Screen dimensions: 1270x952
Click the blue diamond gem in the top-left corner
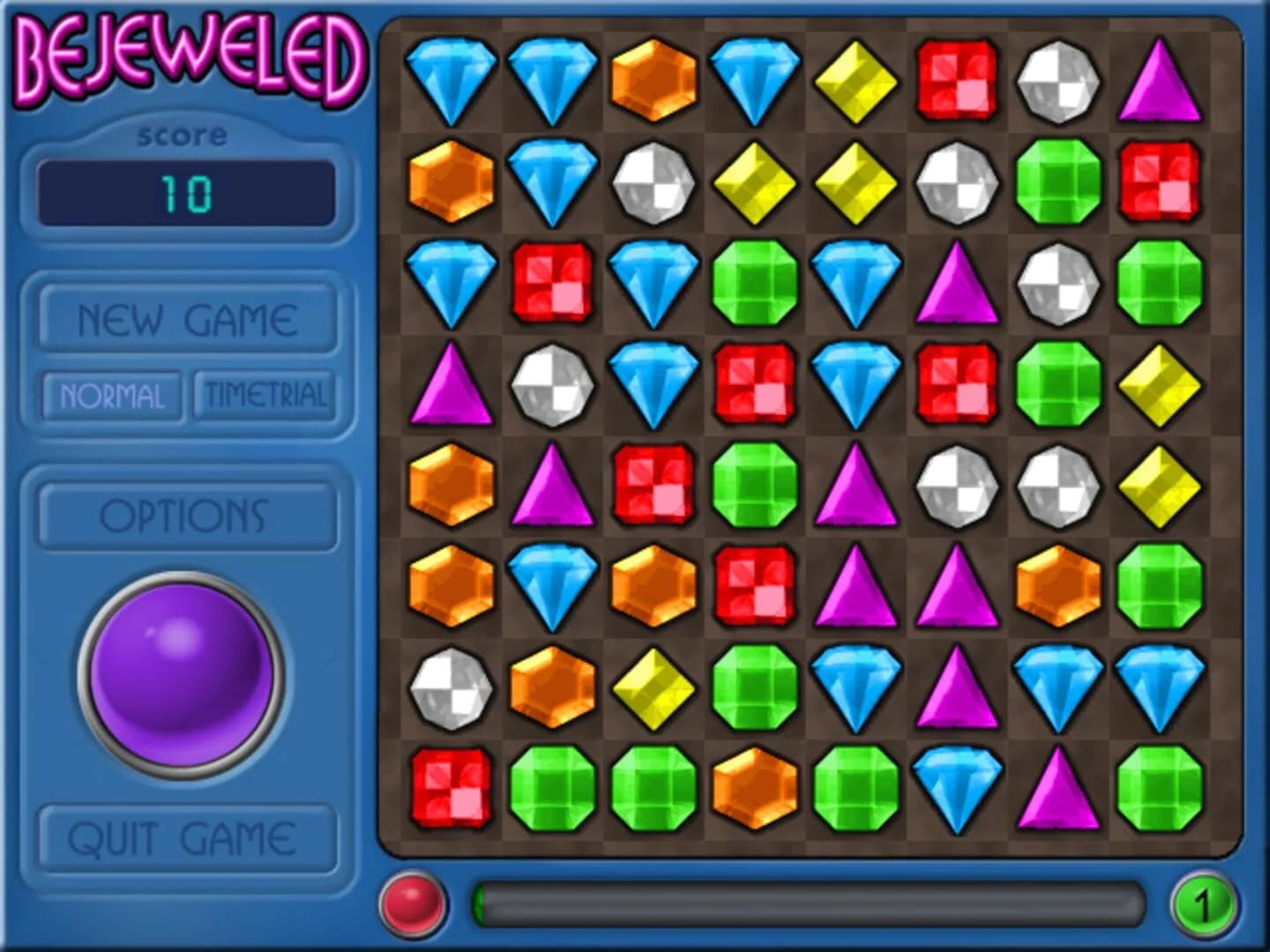[450, 79]
